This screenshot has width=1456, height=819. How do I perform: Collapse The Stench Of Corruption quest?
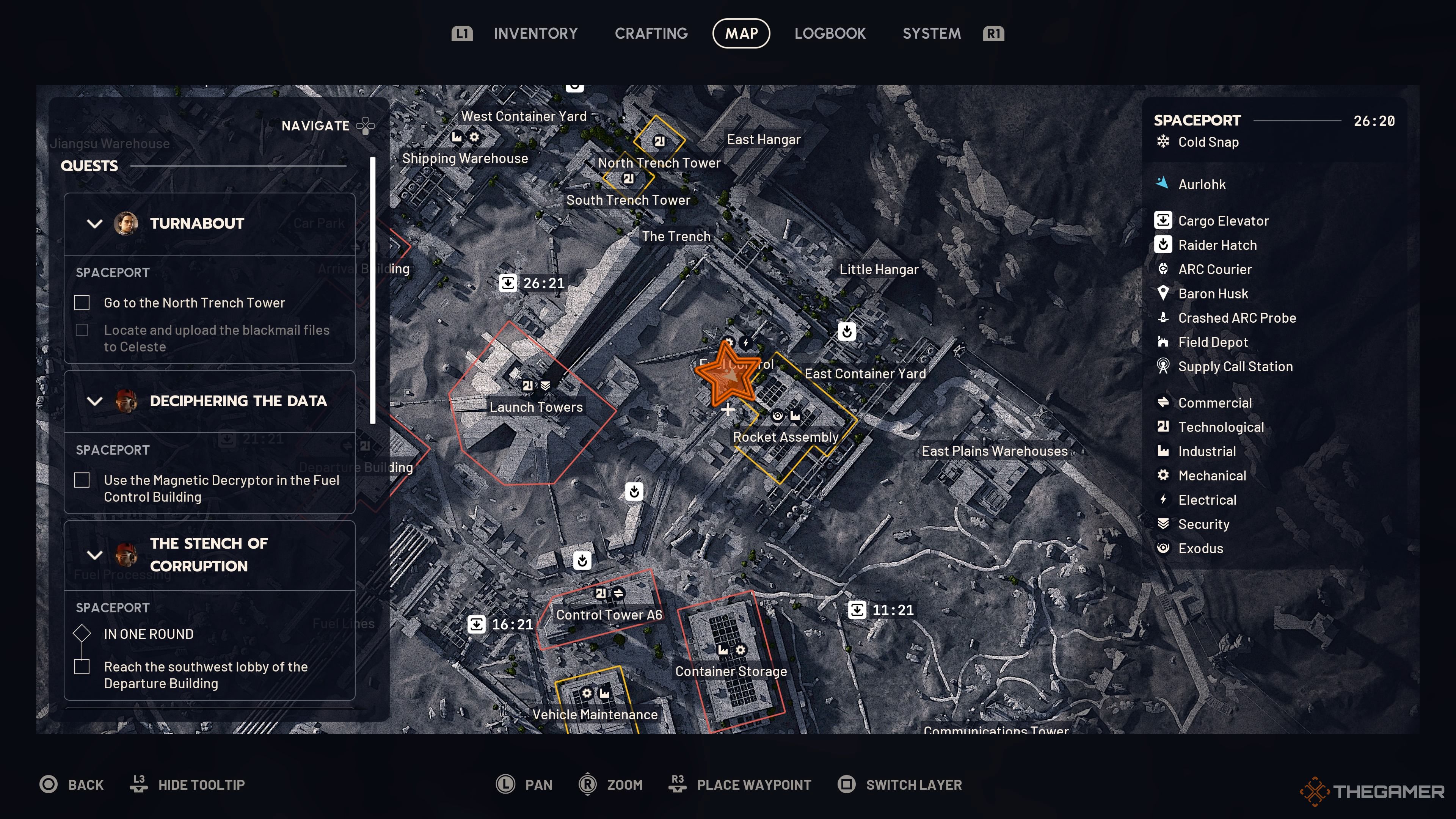coord(95,554)
